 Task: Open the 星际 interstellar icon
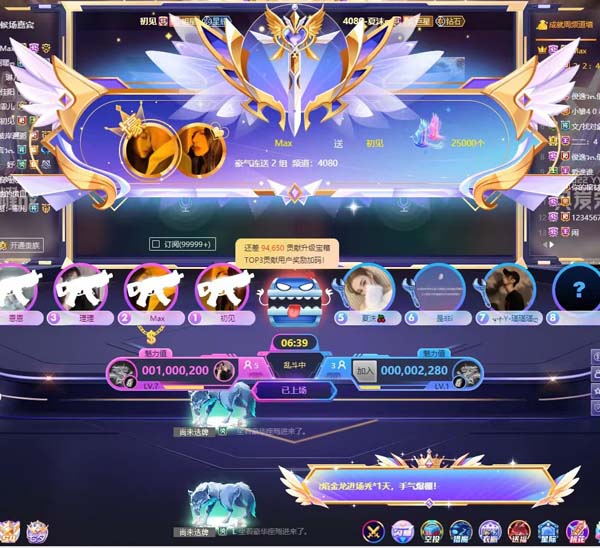[x=548, y=530]
